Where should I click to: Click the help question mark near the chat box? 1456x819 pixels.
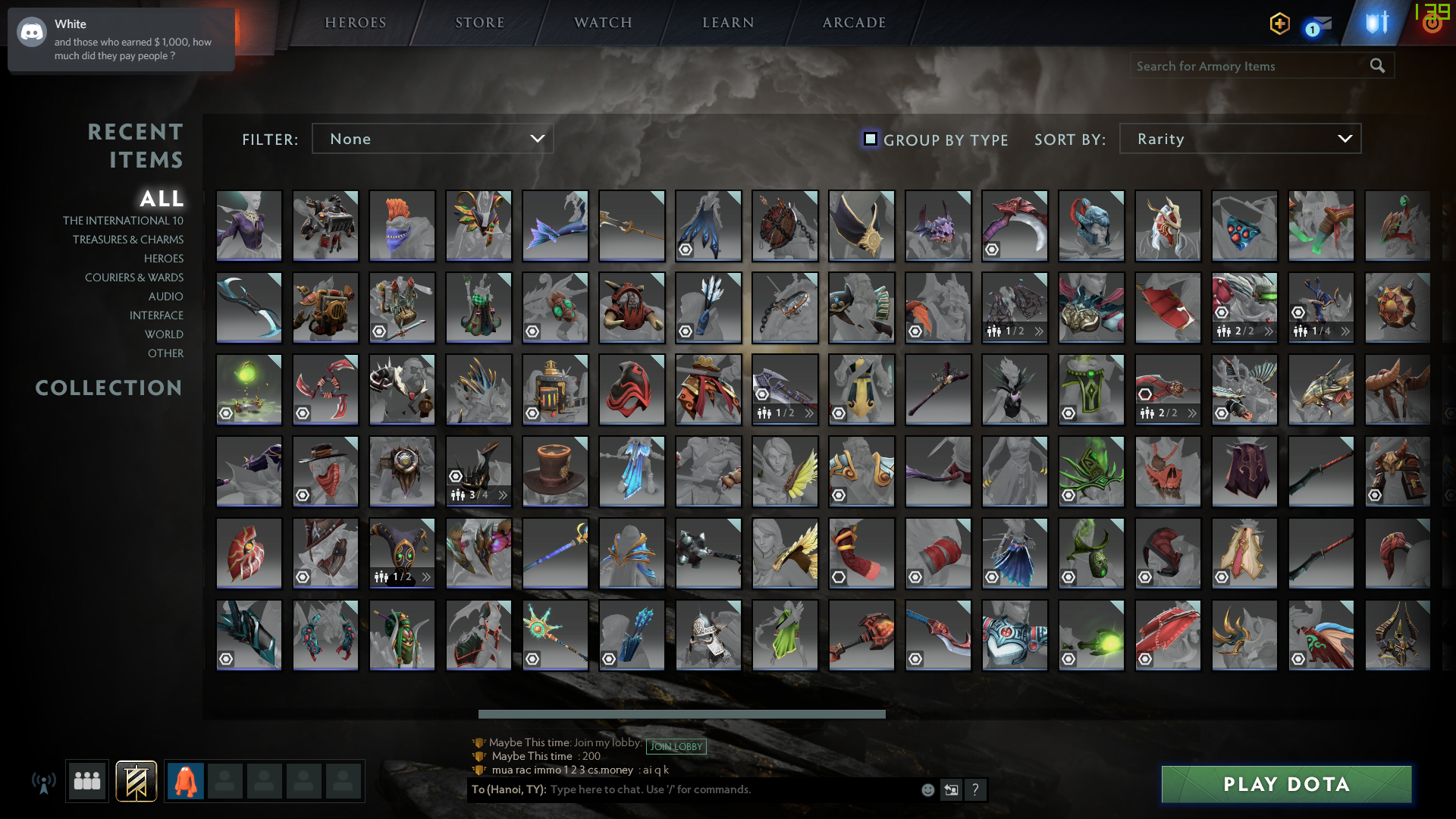(975, 789)
